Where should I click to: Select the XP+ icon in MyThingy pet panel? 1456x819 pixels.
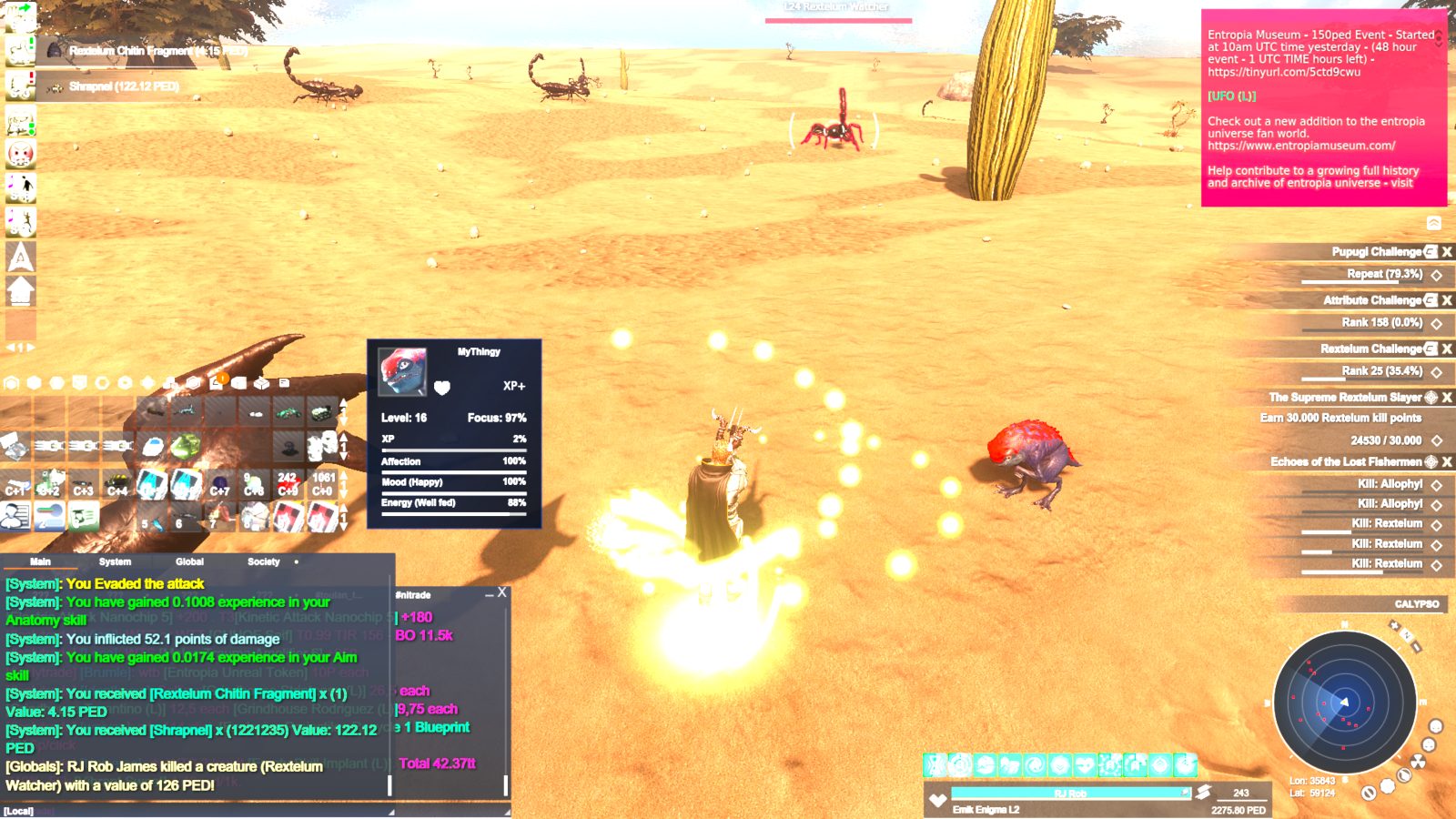[x=514, y=386]
